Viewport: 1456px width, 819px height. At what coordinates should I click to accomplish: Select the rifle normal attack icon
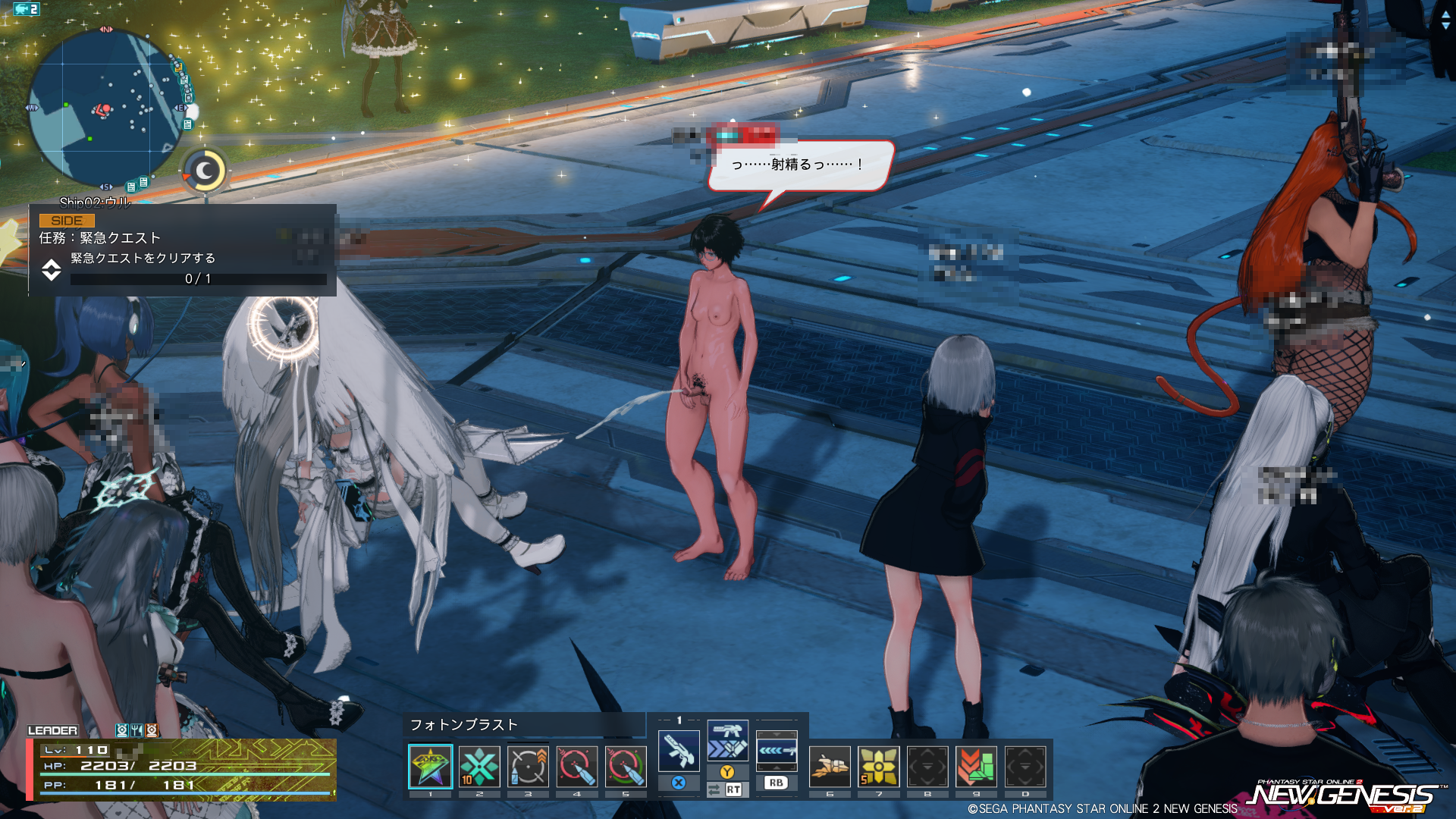[679, 751]
